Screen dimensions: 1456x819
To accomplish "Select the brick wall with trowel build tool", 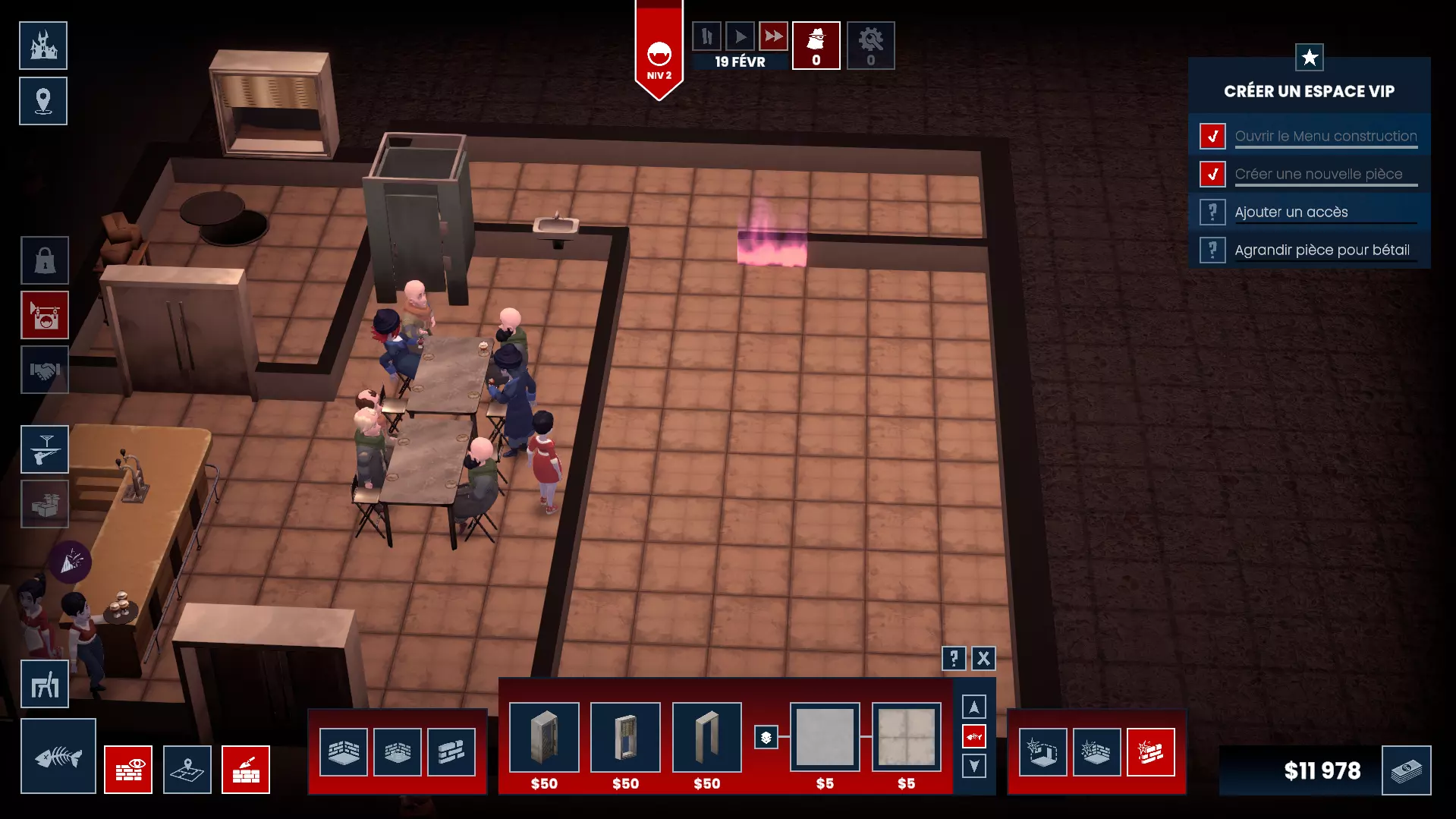I will click(x=246, y=770).
